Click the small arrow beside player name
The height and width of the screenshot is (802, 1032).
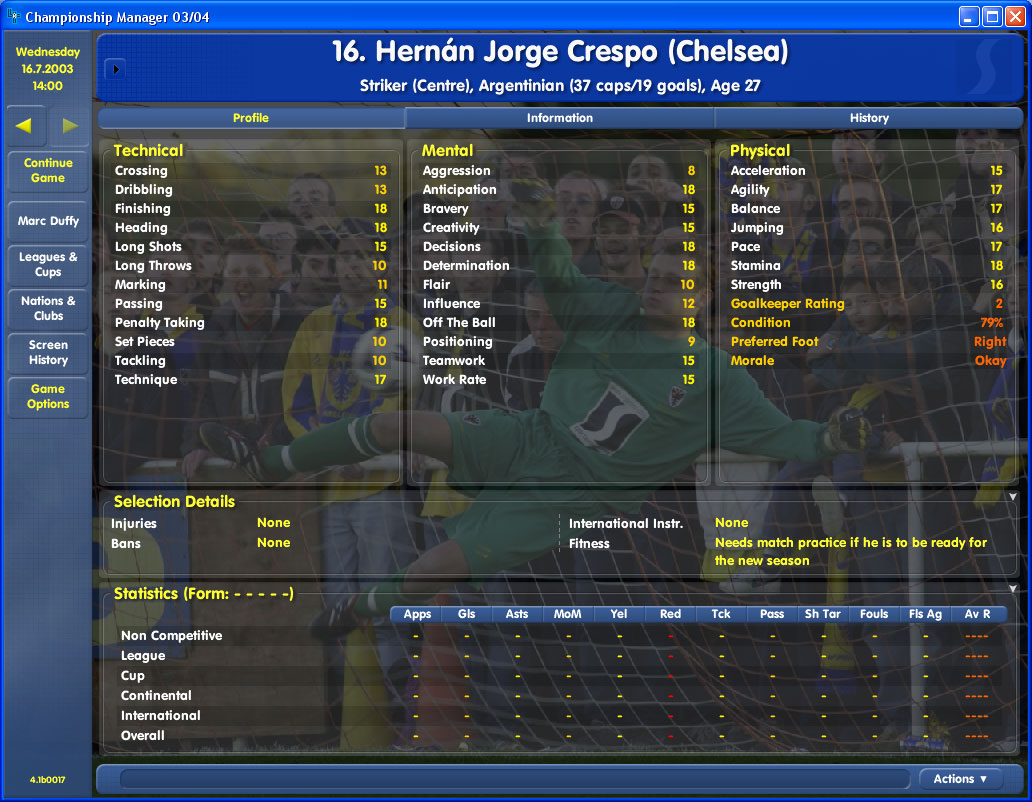point(115,69)
